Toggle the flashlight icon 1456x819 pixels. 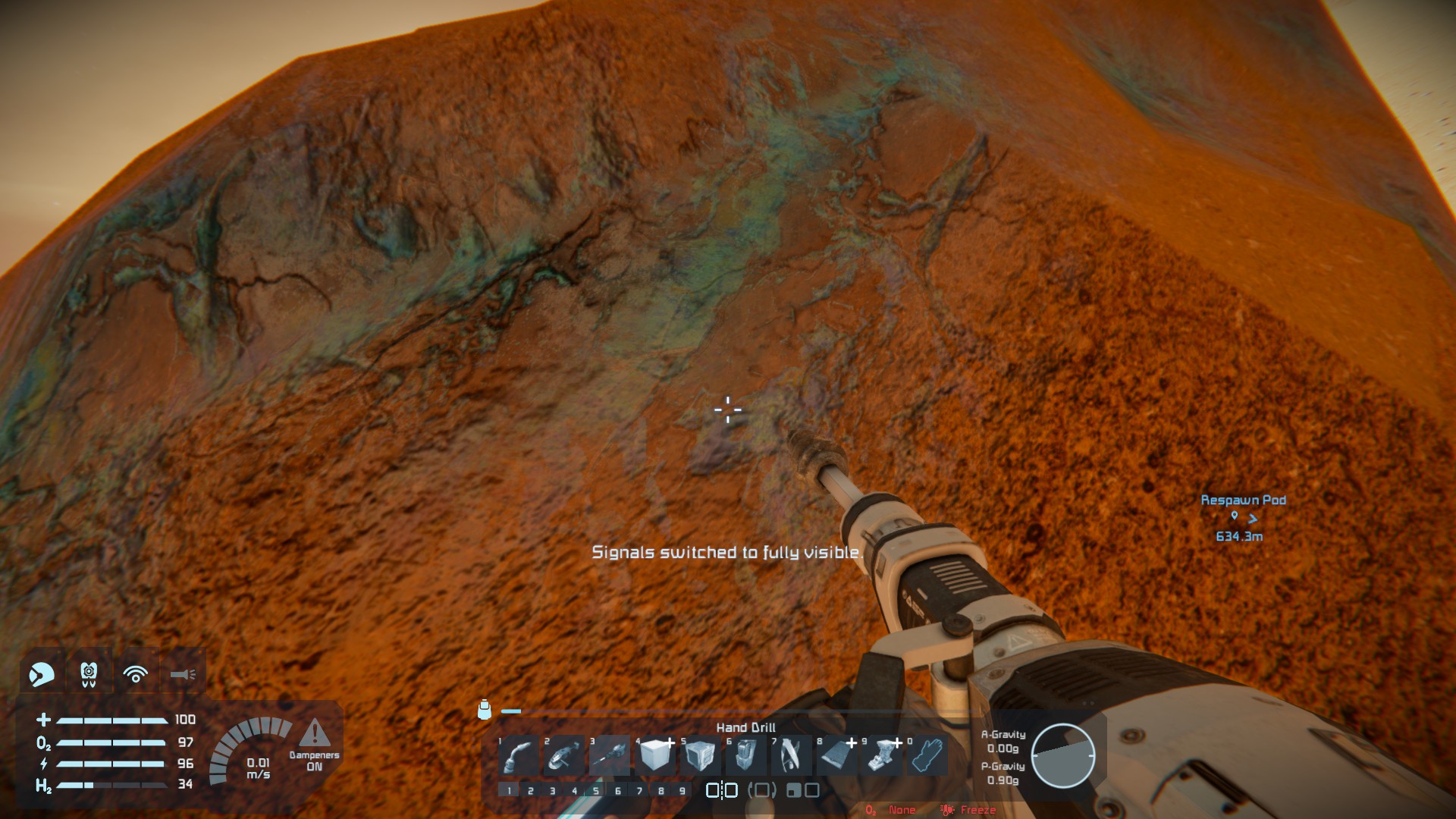[183, 673]
